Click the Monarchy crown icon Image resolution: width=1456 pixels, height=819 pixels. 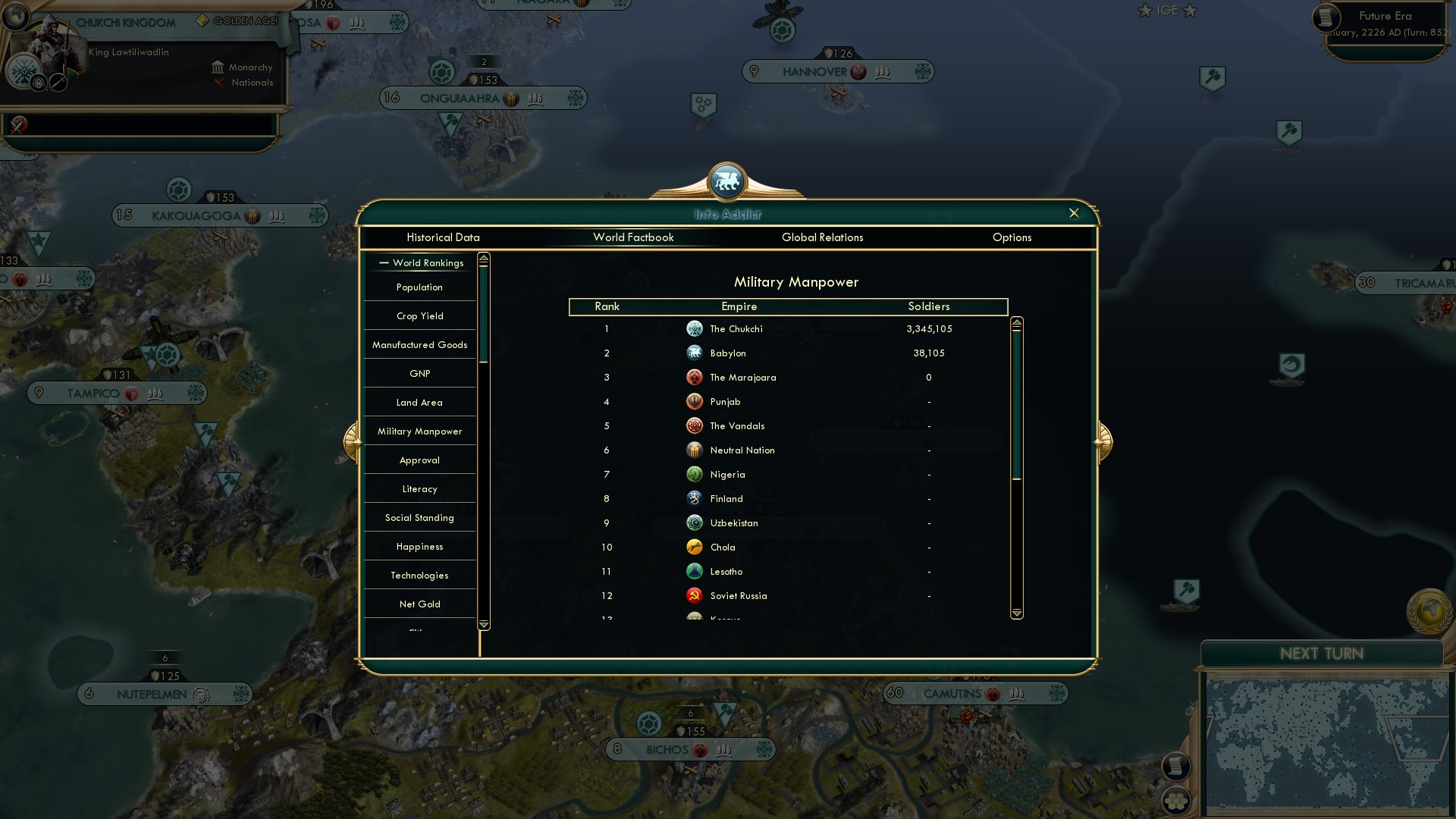click(x=218, y=67)
